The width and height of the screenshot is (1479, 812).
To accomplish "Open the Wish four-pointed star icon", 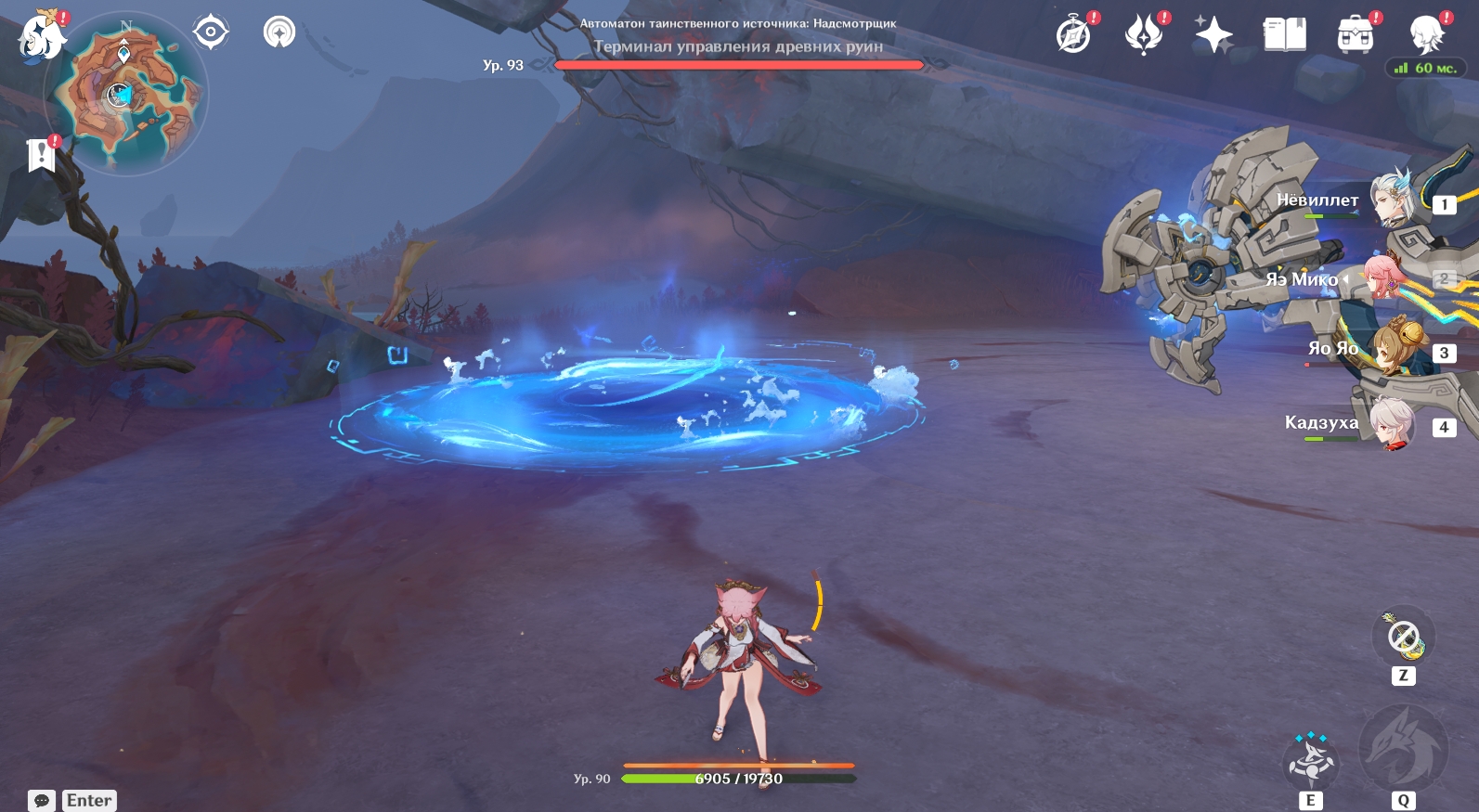I will (1213, 36).
